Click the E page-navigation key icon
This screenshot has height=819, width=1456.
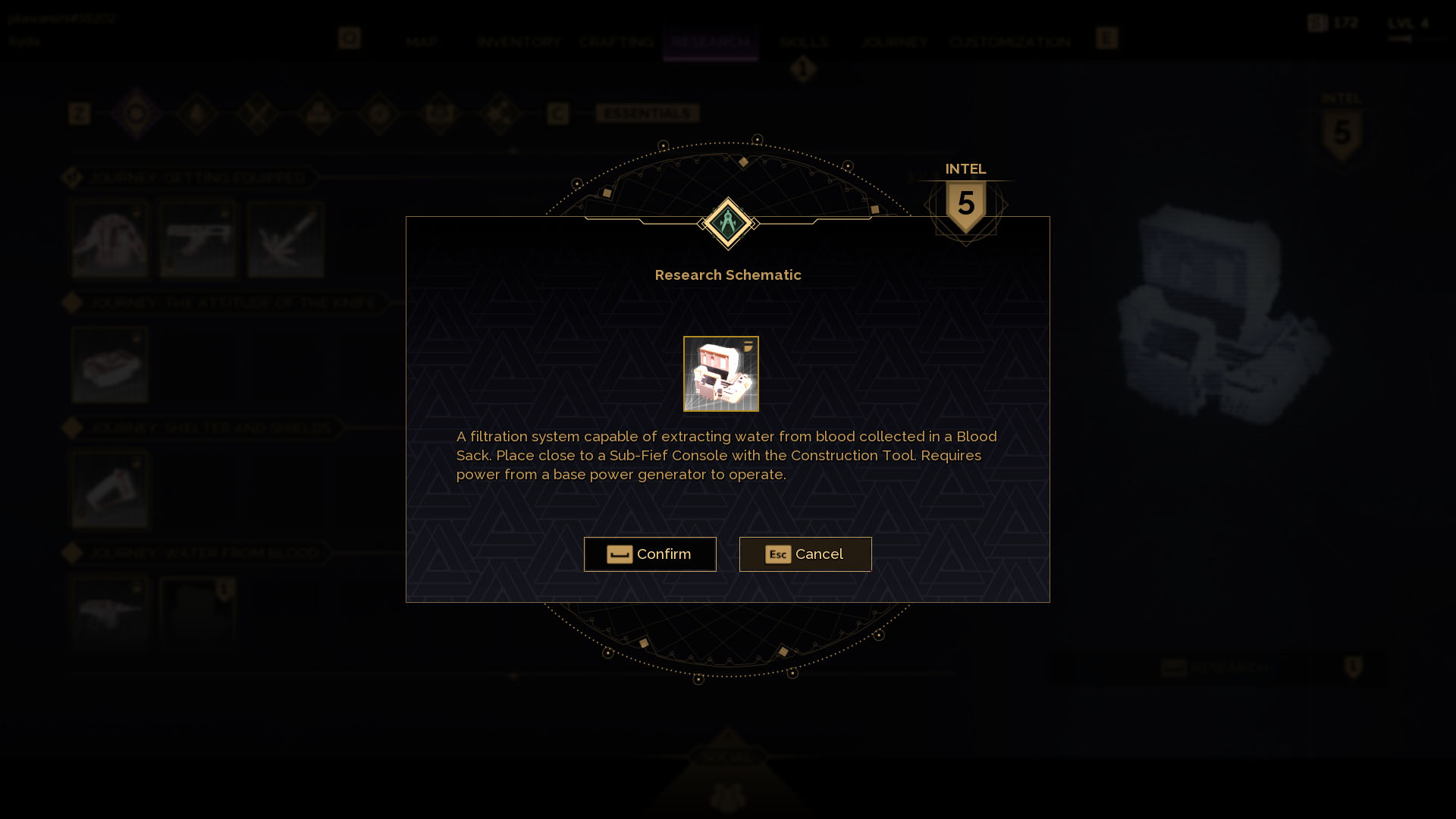[x=1106, y=38]
